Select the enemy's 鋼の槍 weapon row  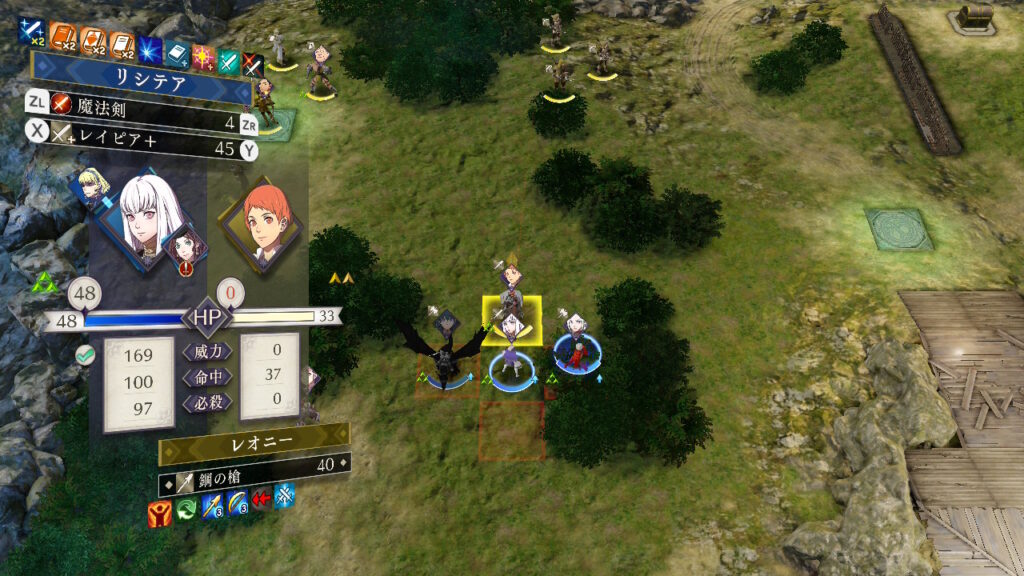pos(255,463)
